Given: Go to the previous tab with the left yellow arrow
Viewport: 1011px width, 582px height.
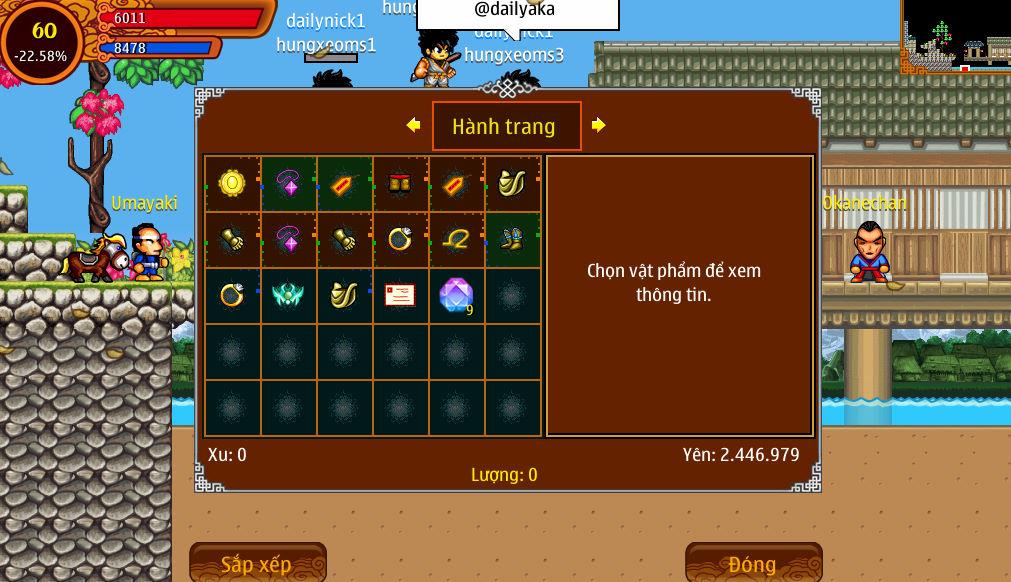Looking at the screenshot, I should click(x=413, y=125).
